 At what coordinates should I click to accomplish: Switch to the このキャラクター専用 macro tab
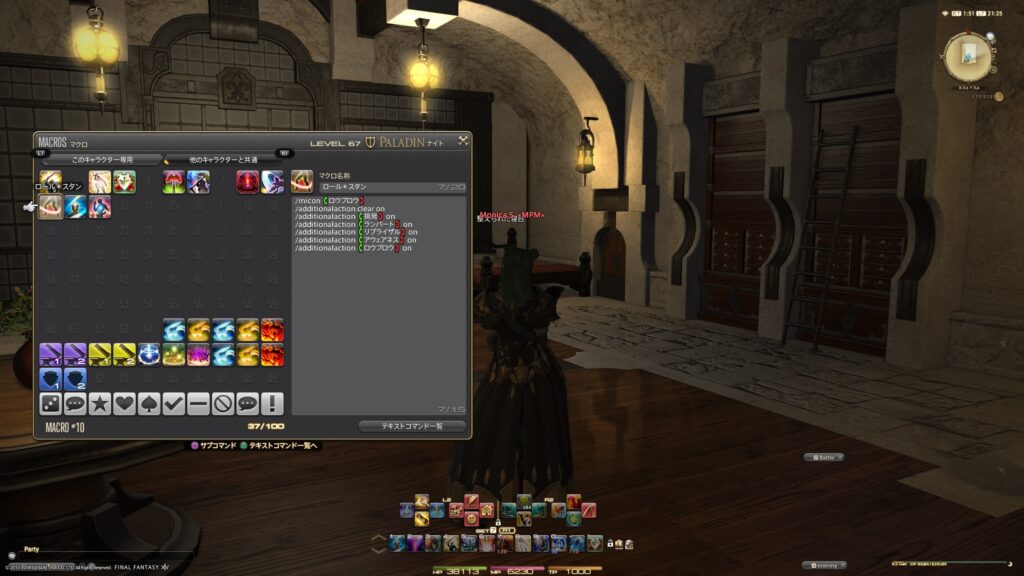click(102, 159)
